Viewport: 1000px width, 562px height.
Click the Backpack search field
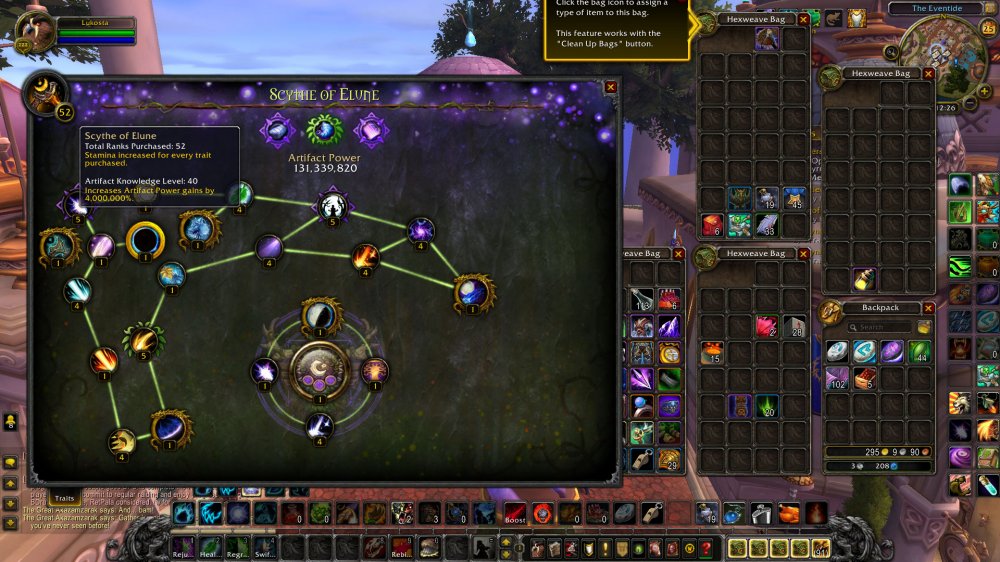pyautogui.click(x=878, y=327)
